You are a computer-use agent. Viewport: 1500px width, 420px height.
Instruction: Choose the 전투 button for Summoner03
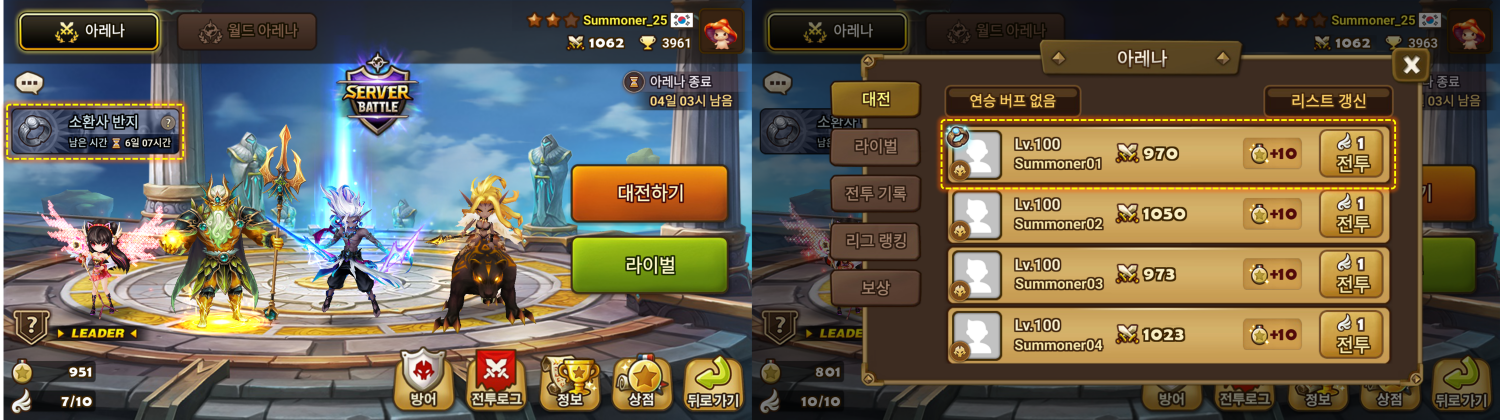pyautogui.click(x=1352, y=275)
